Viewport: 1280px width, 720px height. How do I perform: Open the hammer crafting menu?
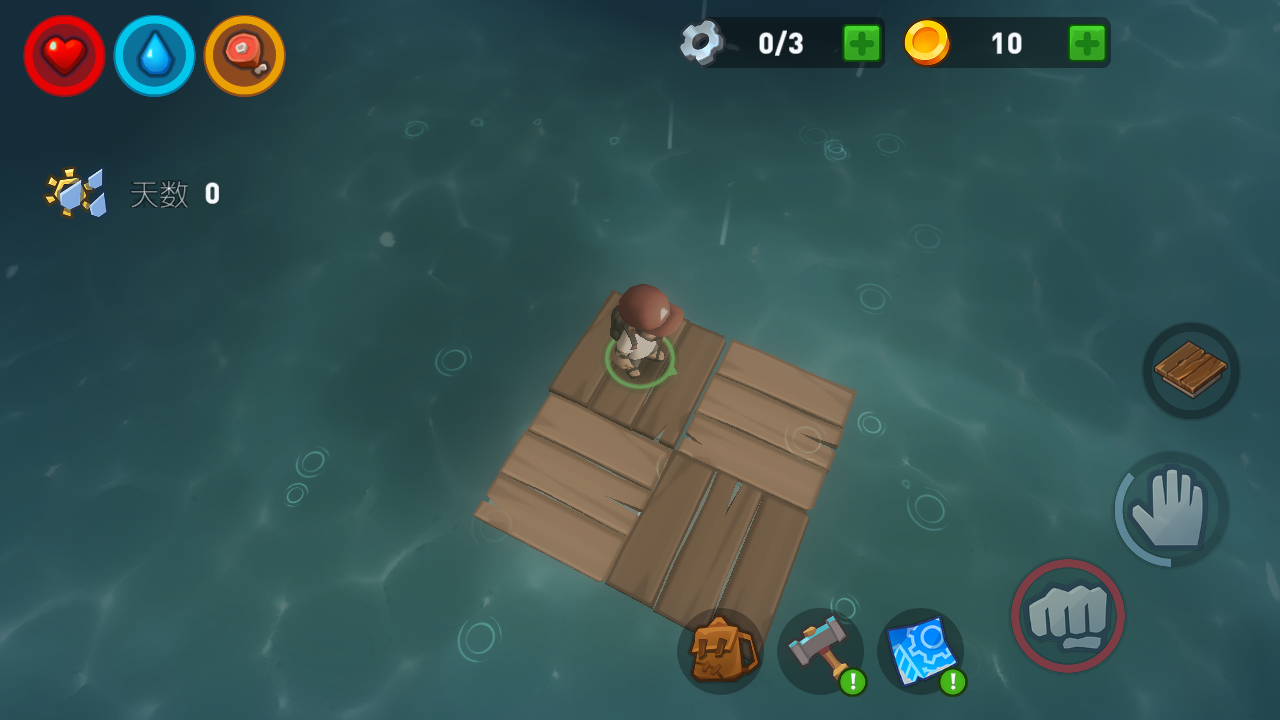(820, 651)
